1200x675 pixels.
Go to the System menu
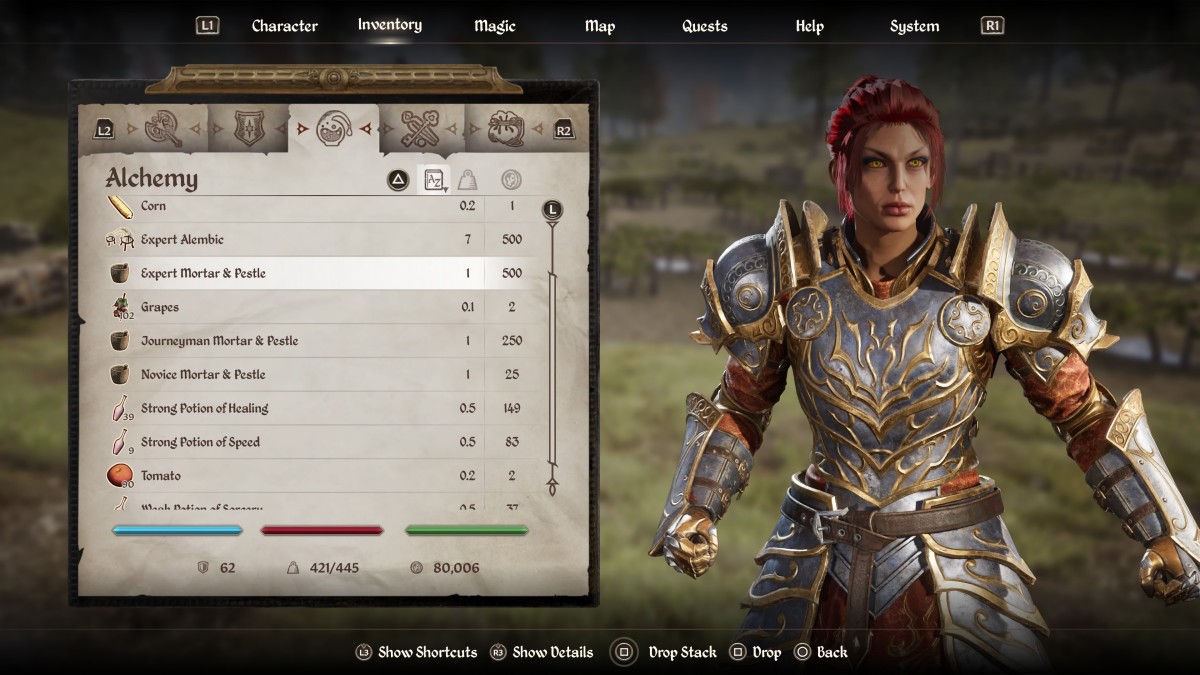(x=914, y=26)
